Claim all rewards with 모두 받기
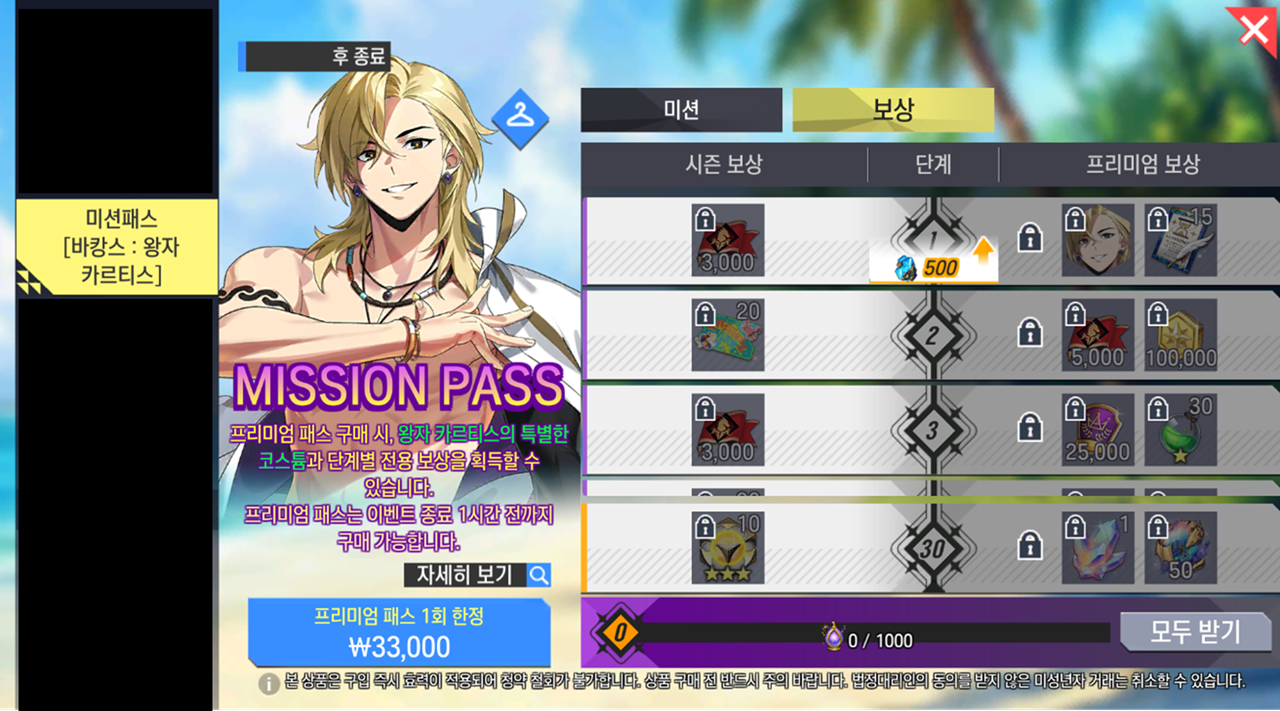1280x711 pixels. [x=1195, y=632]
